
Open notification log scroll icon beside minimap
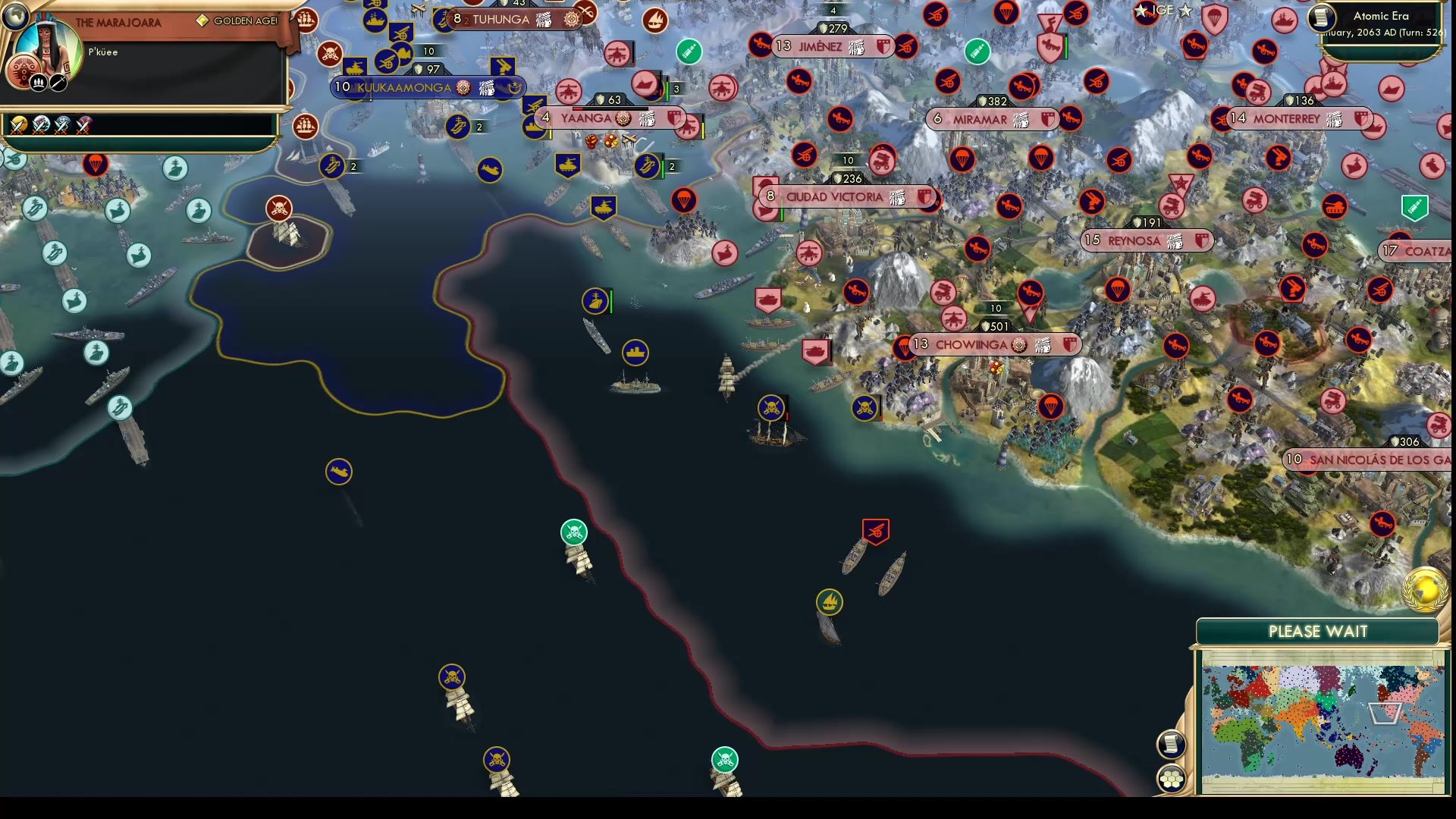(x=1172, y=743)
